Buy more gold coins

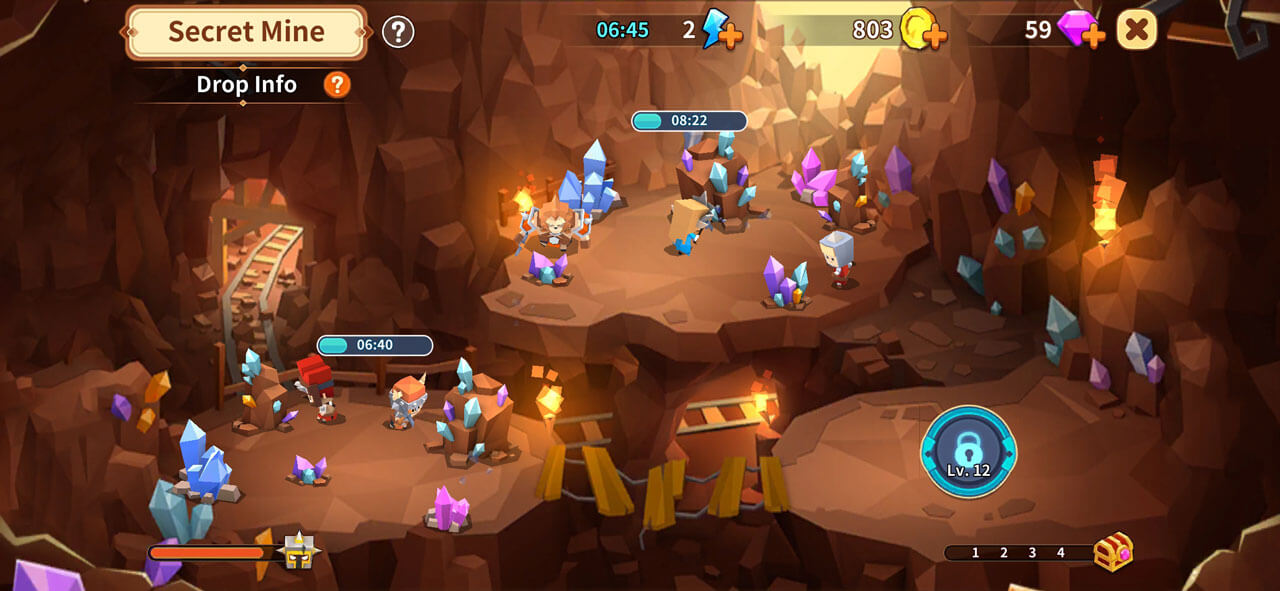tap(922, 30)
